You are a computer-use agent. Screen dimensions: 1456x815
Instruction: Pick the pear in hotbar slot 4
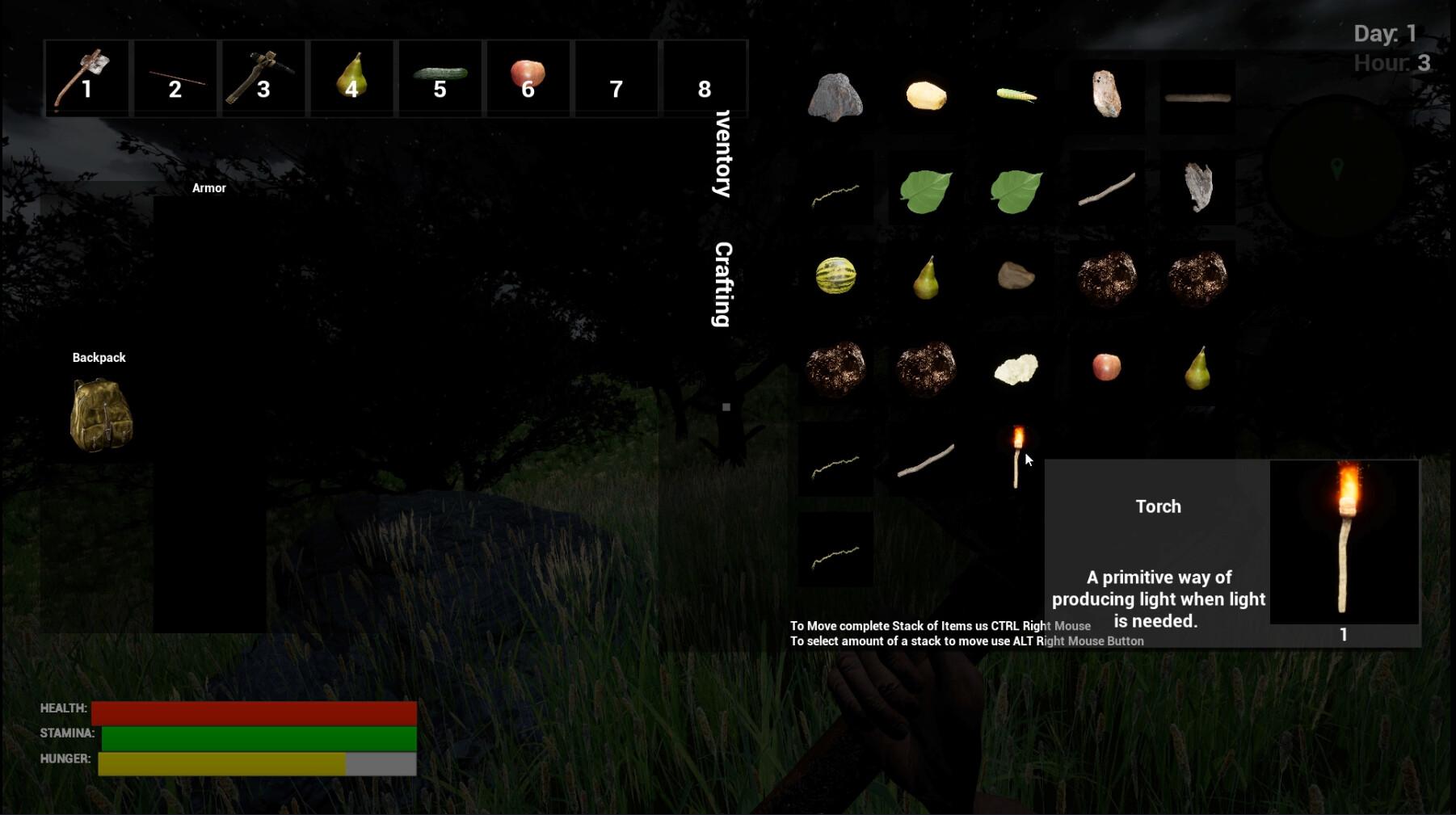351,78
